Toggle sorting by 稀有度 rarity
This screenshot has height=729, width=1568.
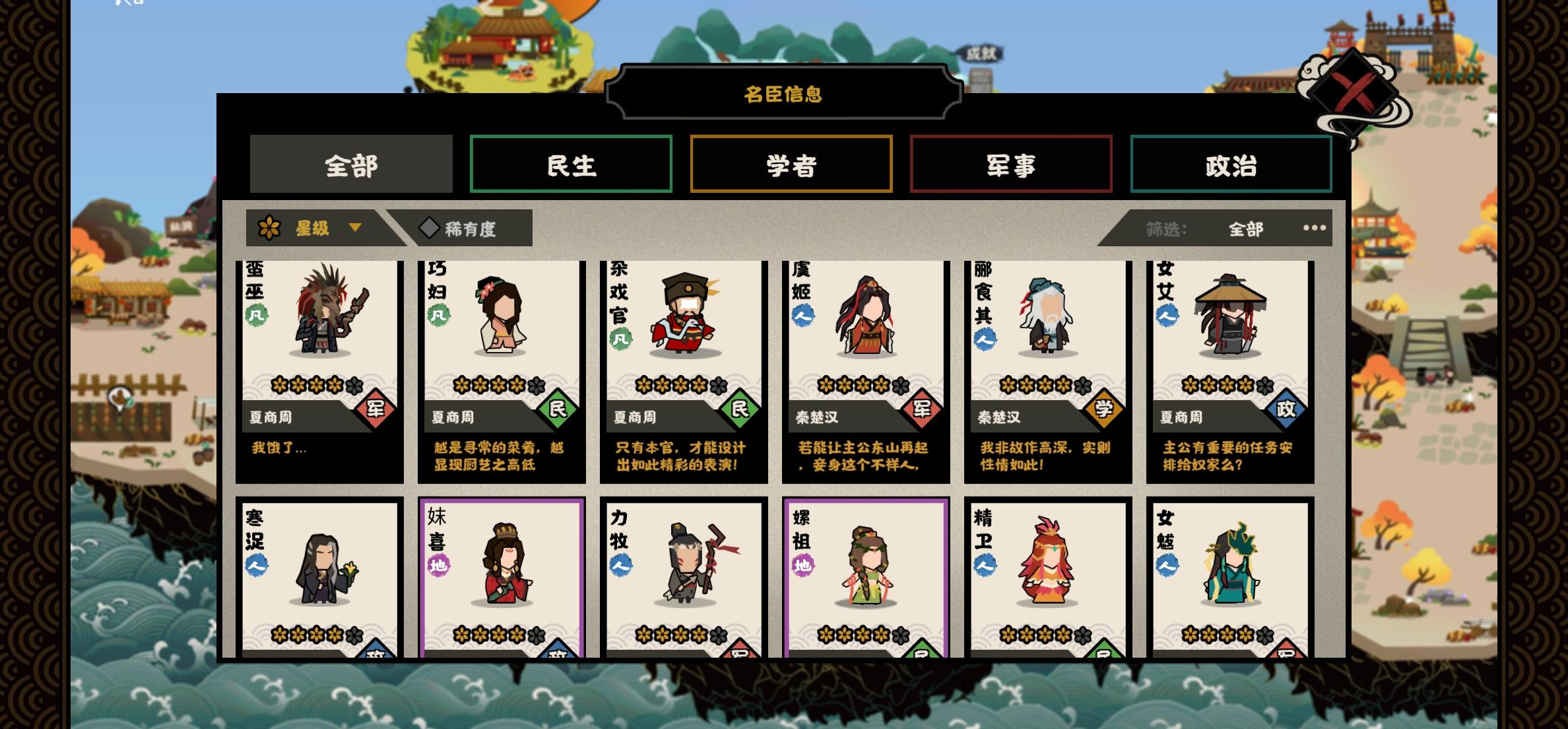[x=472, y=228]
